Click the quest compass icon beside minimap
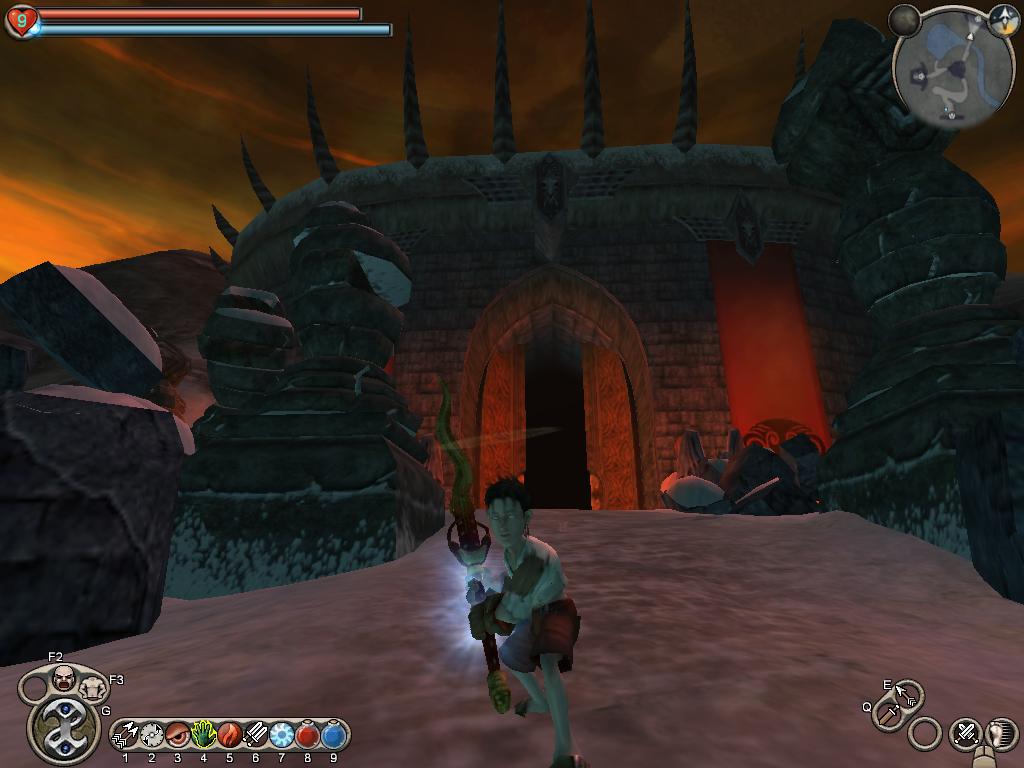Image resolution: width=1024 pixels, height=768 pixels. (1003, 17)
